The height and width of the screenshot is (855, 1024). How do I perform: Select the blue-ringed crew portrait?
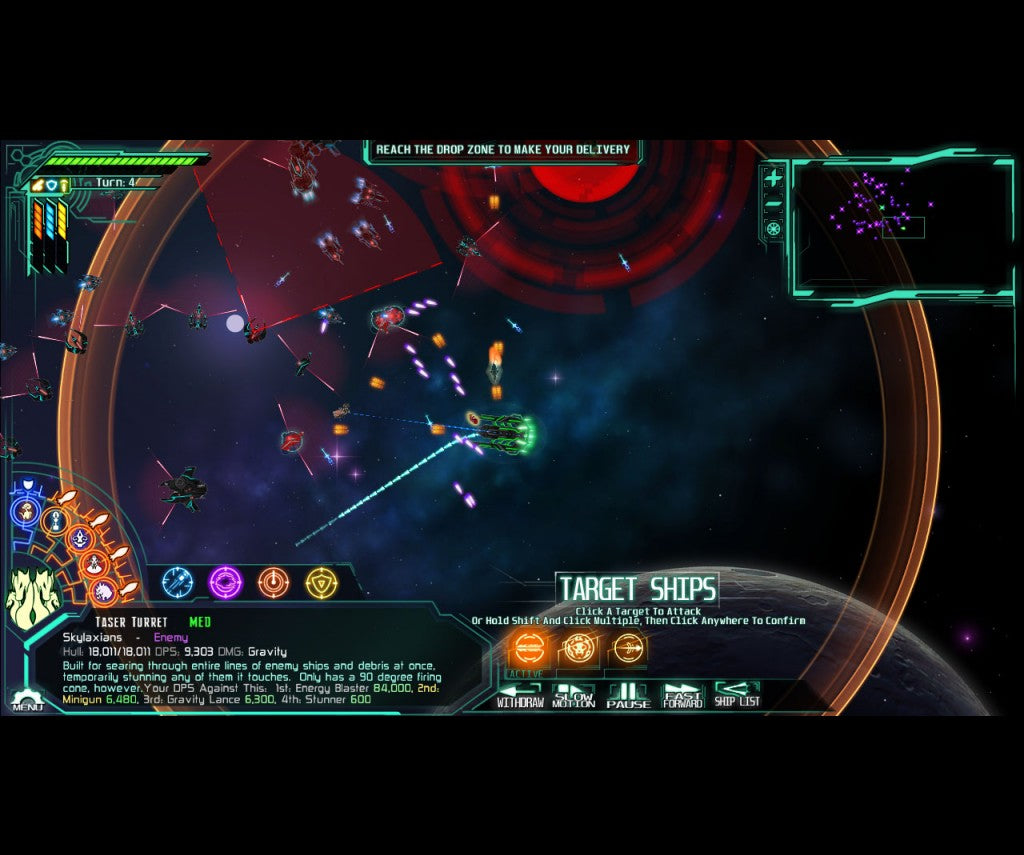[27, 512]
